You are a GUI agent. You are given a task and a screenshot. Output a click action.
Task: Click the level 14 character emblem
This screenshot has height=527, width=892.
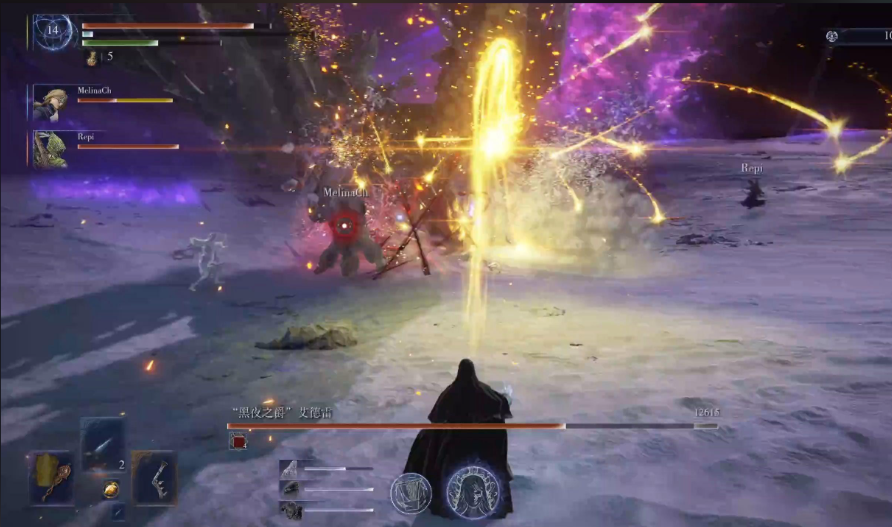coord(52,31)
